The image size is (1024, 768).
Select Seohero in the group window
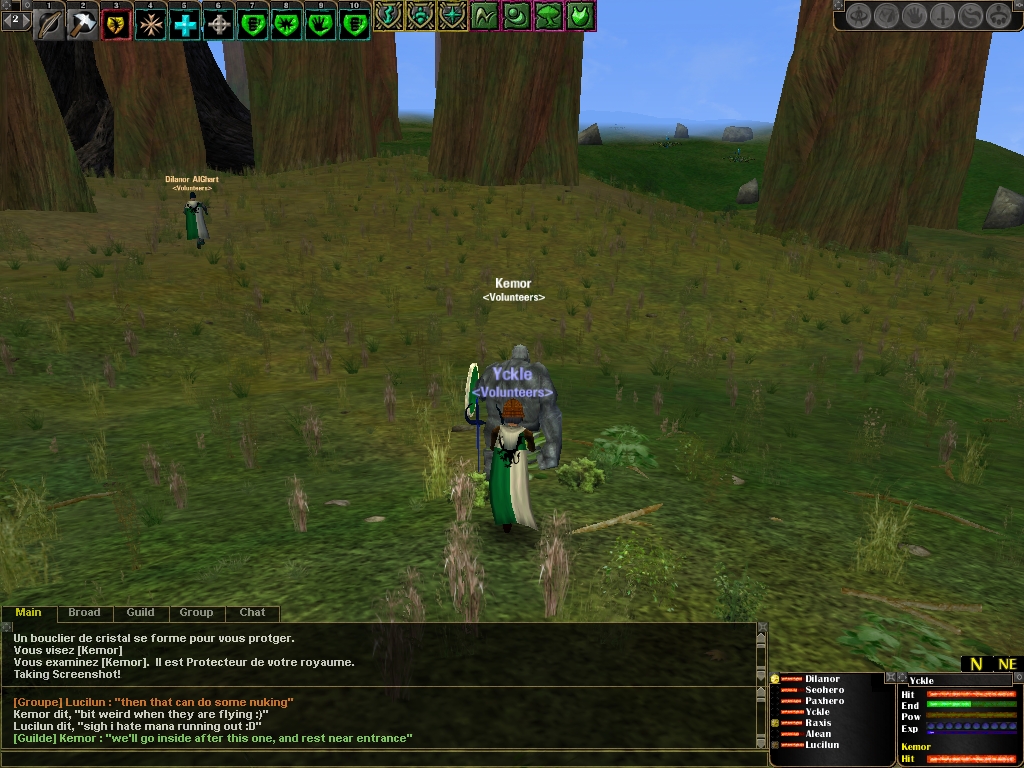pos(824,690)
